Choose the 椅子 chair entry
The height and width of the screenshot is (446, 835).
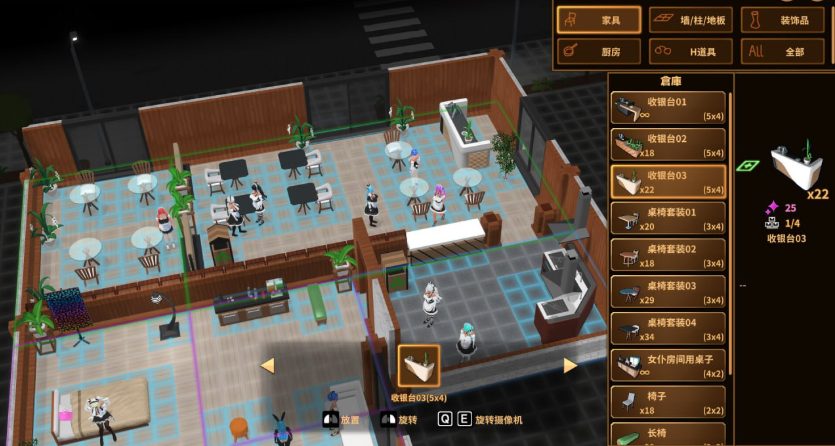(669, 402)
